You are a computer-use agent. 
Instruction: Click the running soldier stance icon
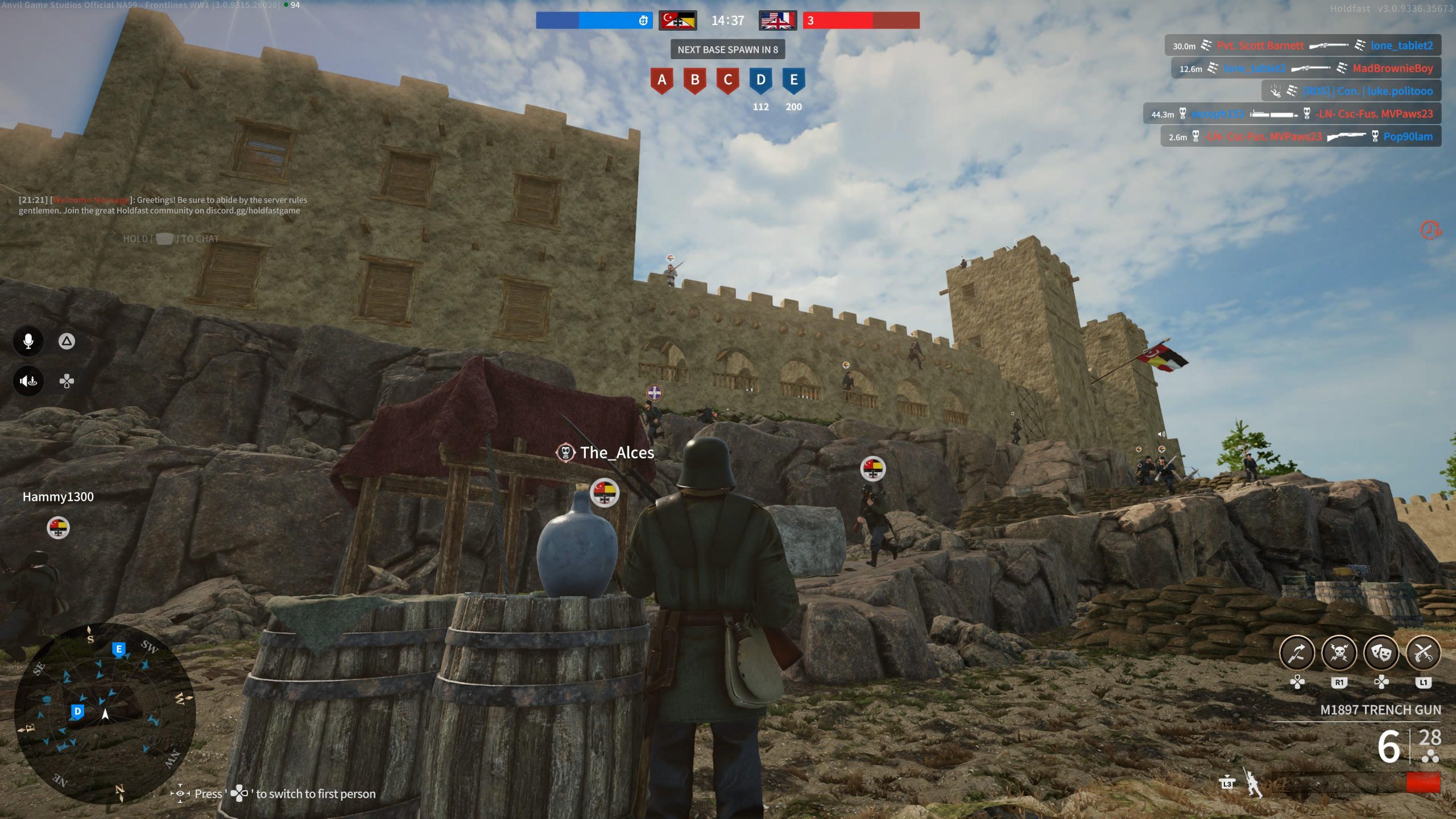pos(1252,784)
